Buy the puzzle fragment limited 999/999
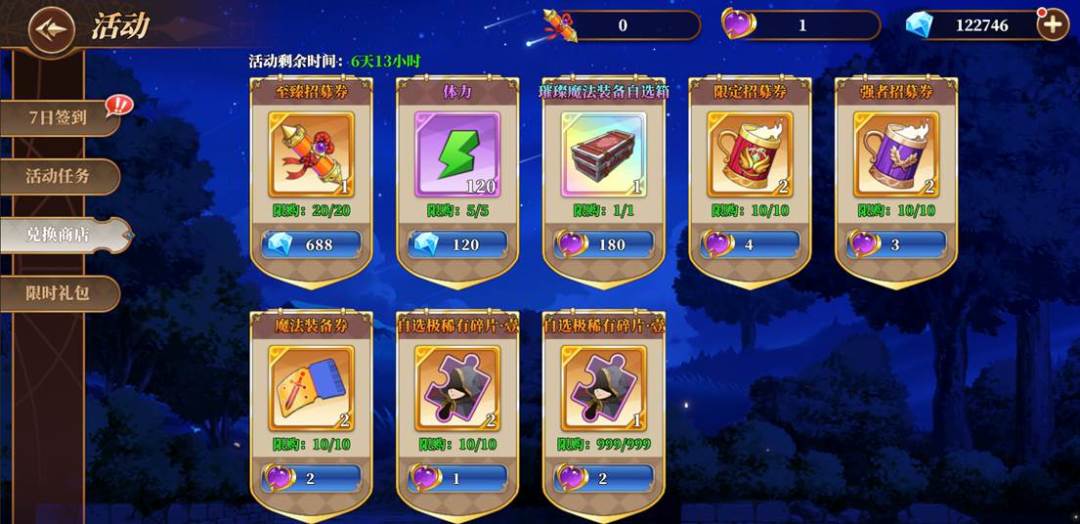This screenshot has width=1080, height=524. tap(604, 478)
